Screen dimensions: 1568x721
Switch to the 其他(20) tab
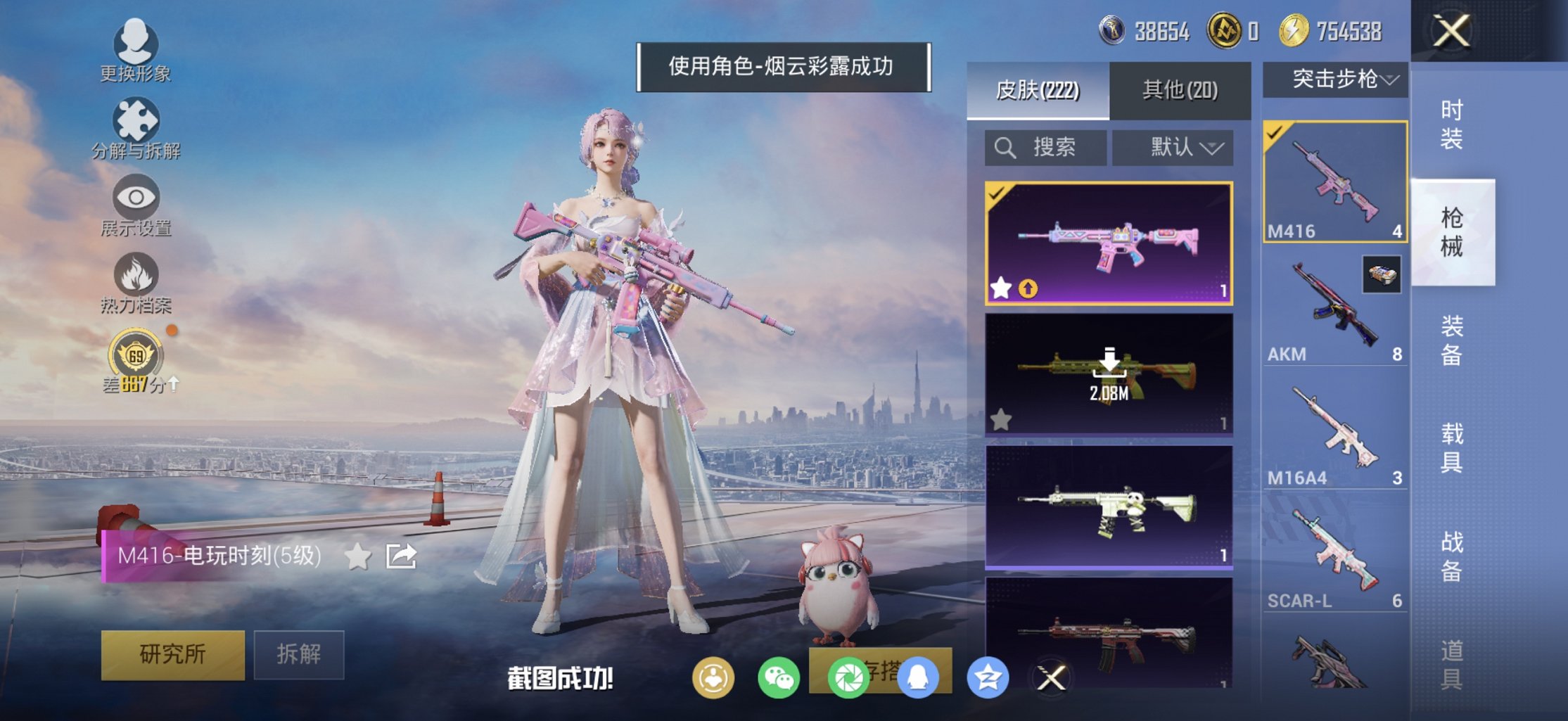pos(1180,91)
